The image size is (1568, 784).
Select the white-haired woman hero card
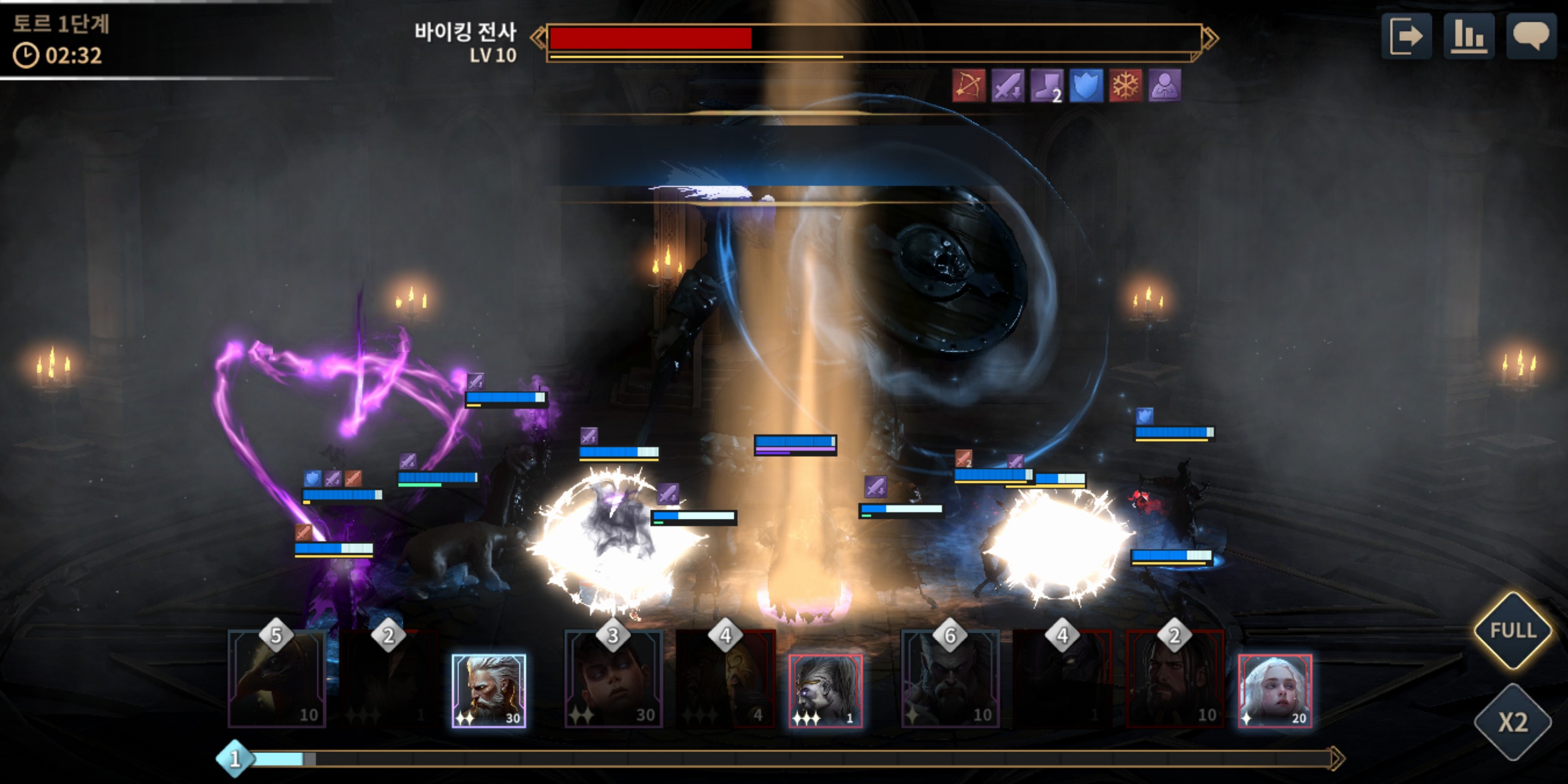[1275, 690]
